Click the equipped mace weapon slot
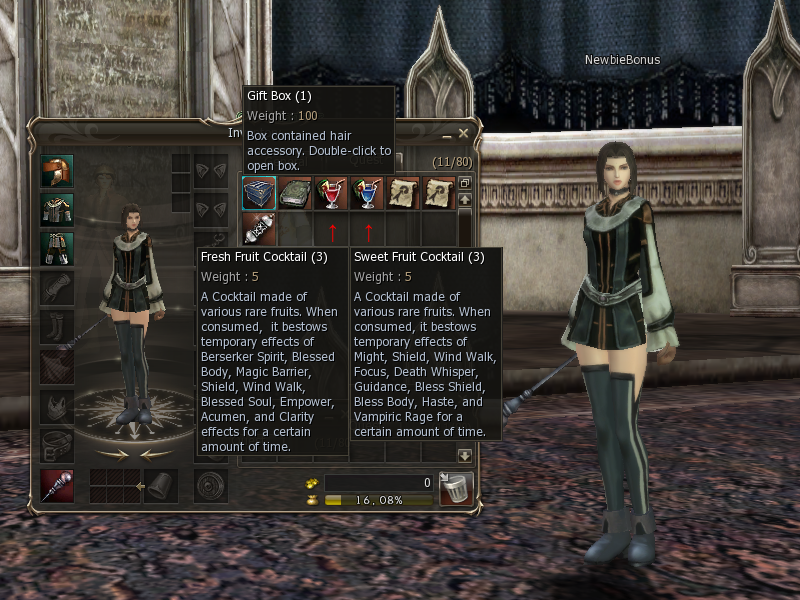 [57, 485]
